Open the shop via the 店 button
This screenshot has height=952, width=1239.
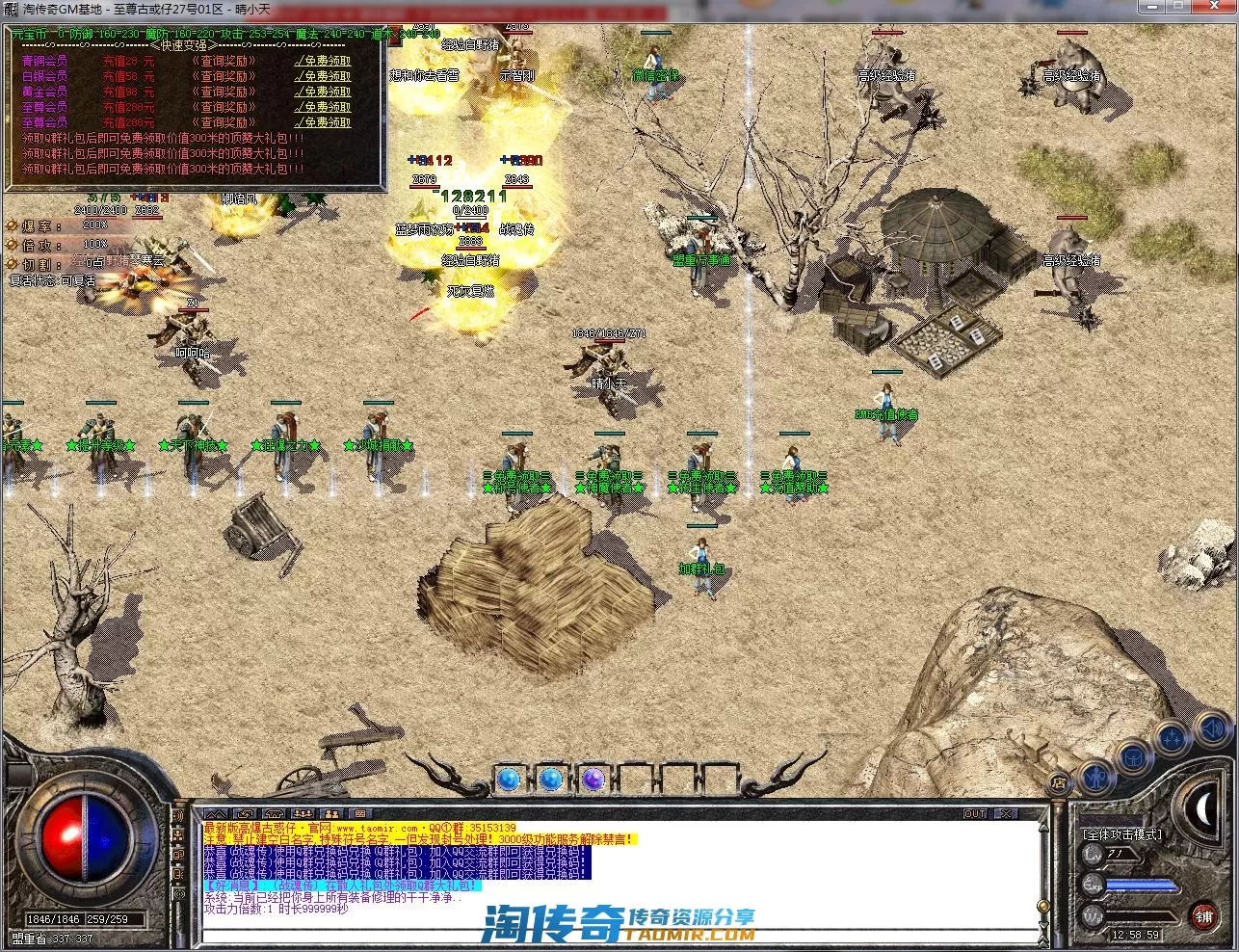1059,782
